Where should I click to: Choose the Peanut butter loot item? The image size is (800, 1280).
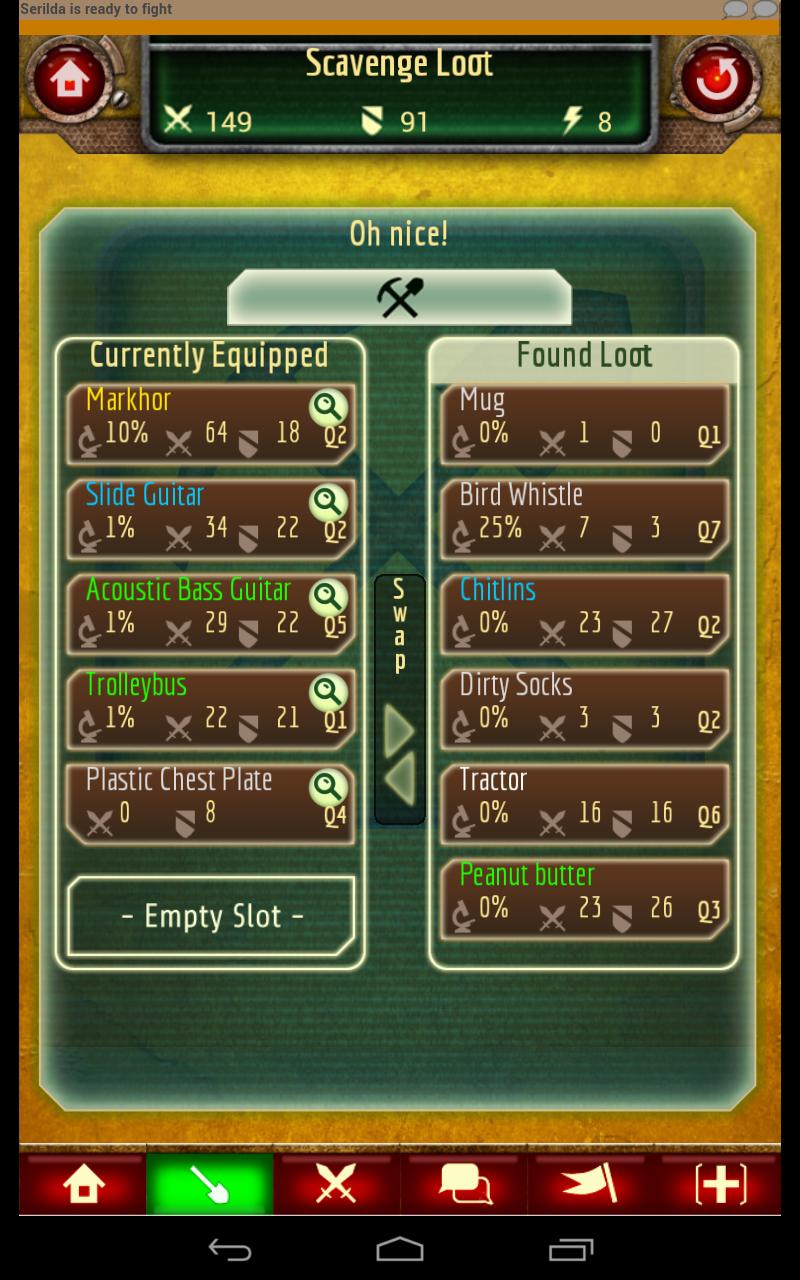tap(585, 898)
